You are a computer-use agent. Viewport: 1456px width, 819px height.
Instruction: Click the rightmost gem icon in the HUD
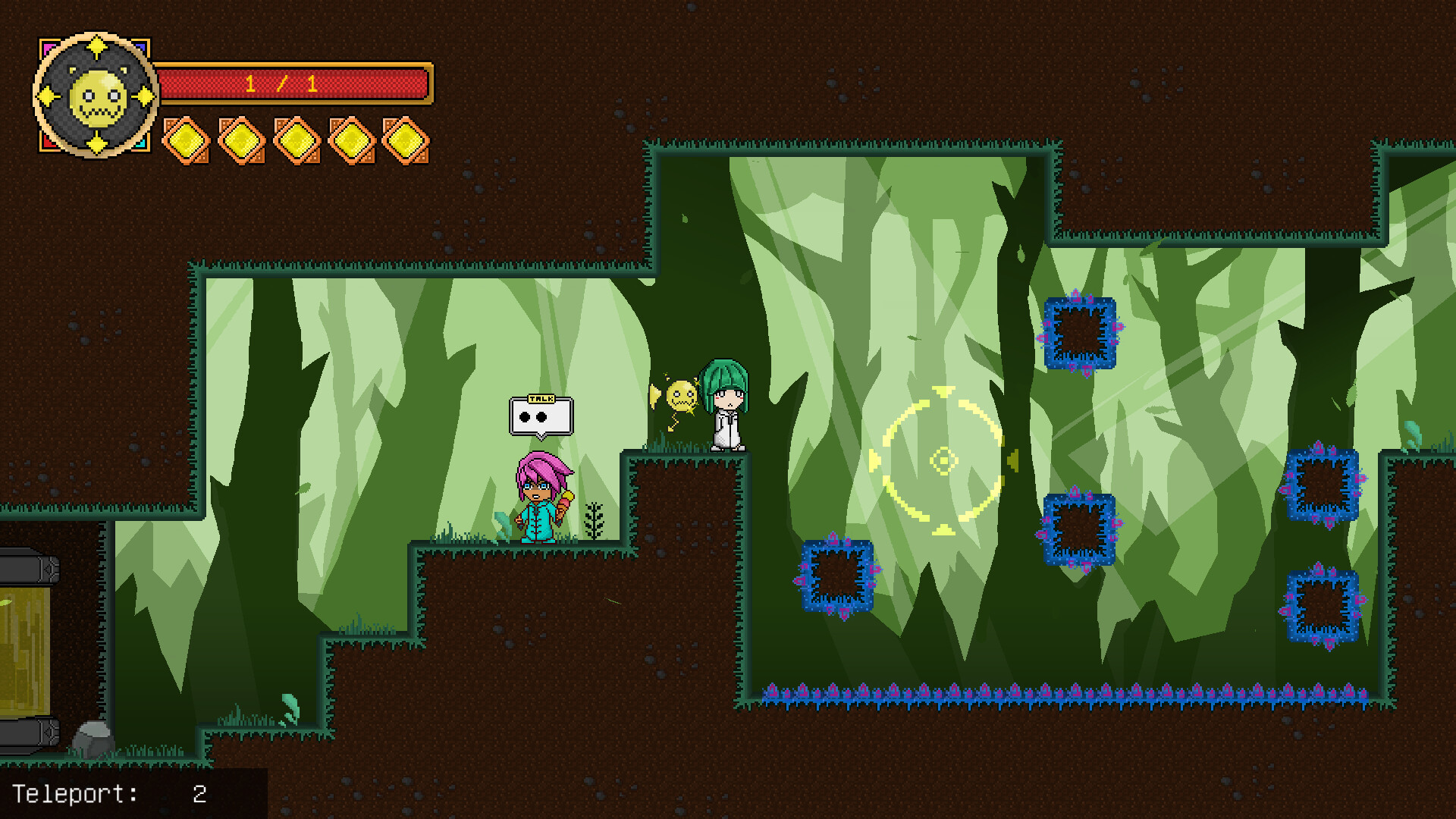407,140
